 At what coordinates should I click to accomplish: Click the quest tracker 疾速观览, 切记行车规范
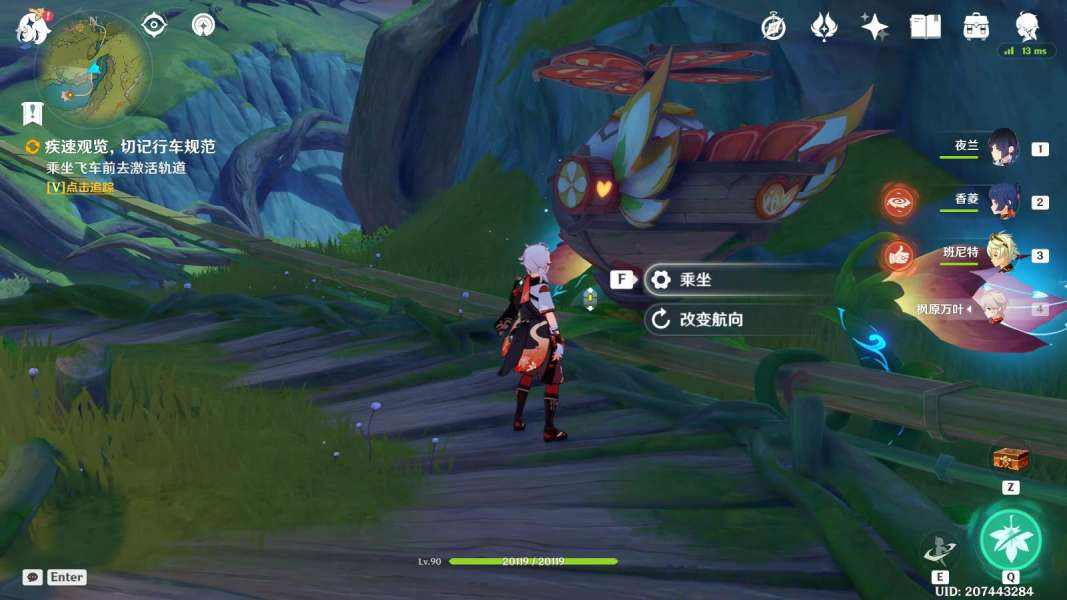click(129, 147)
